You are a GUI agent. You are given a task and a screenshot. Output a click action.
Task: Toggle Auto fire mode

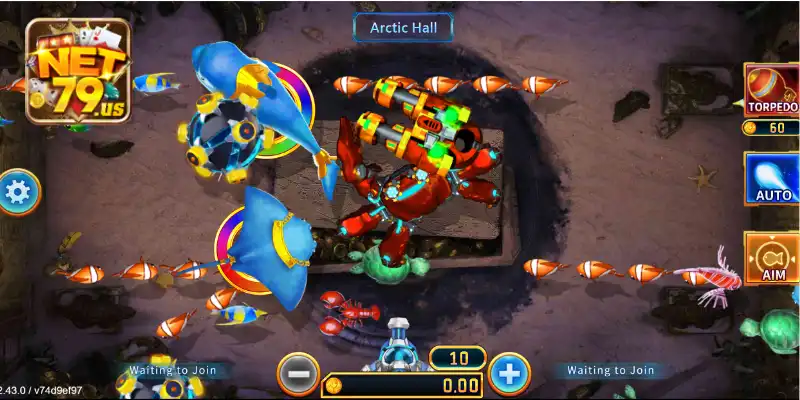[x=773, y=178]
